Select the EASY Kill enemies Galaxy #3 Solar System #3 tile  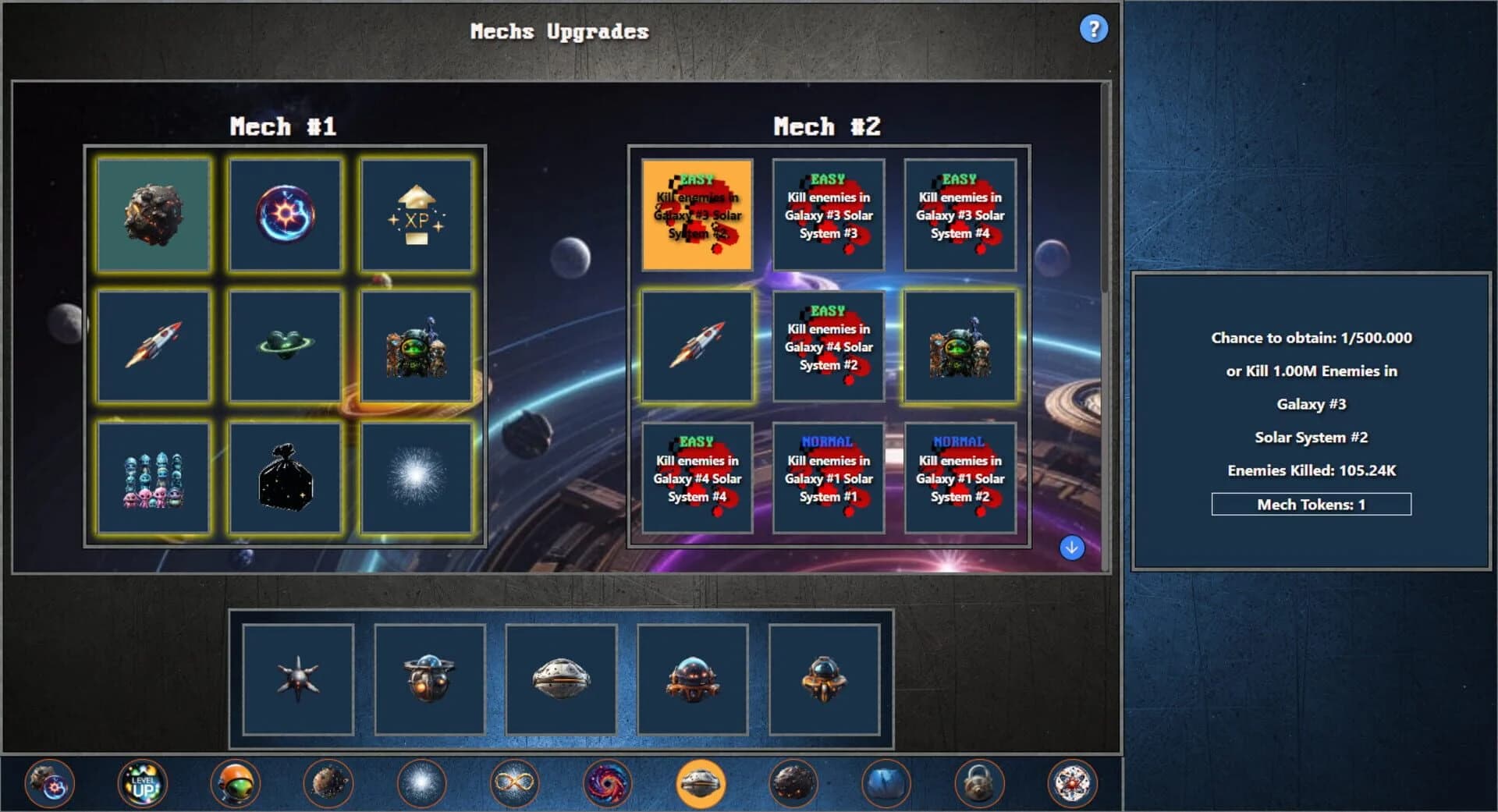click(x=829, y=213)
